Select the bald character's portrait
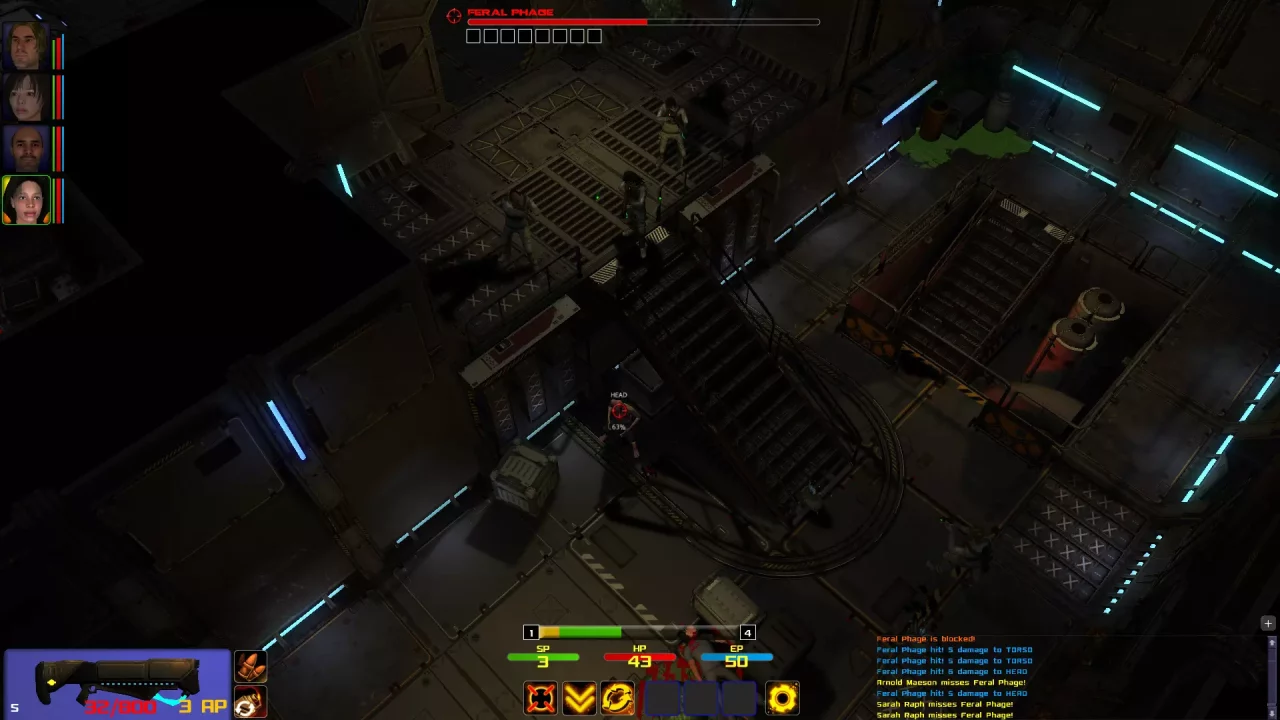 25,146
